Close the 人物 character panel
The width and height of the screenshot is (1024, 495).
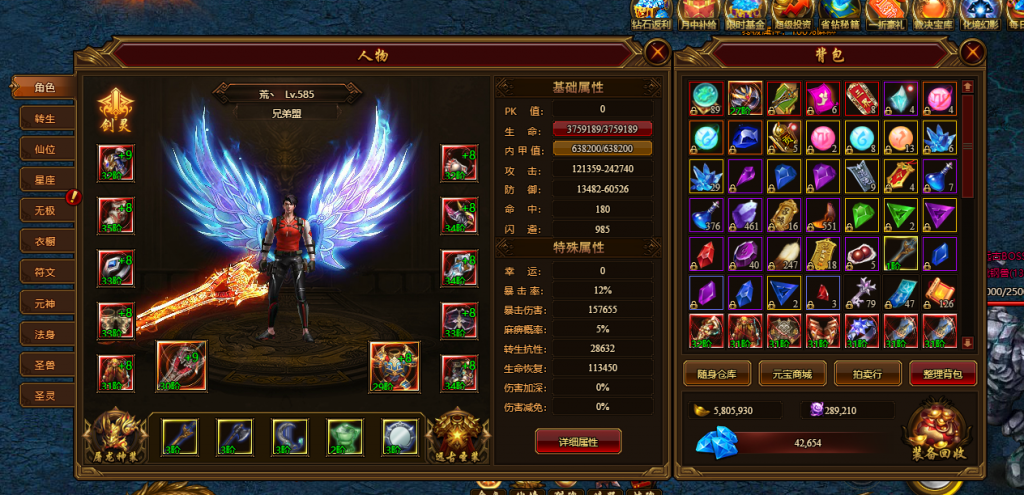click(x=657, y=53)
